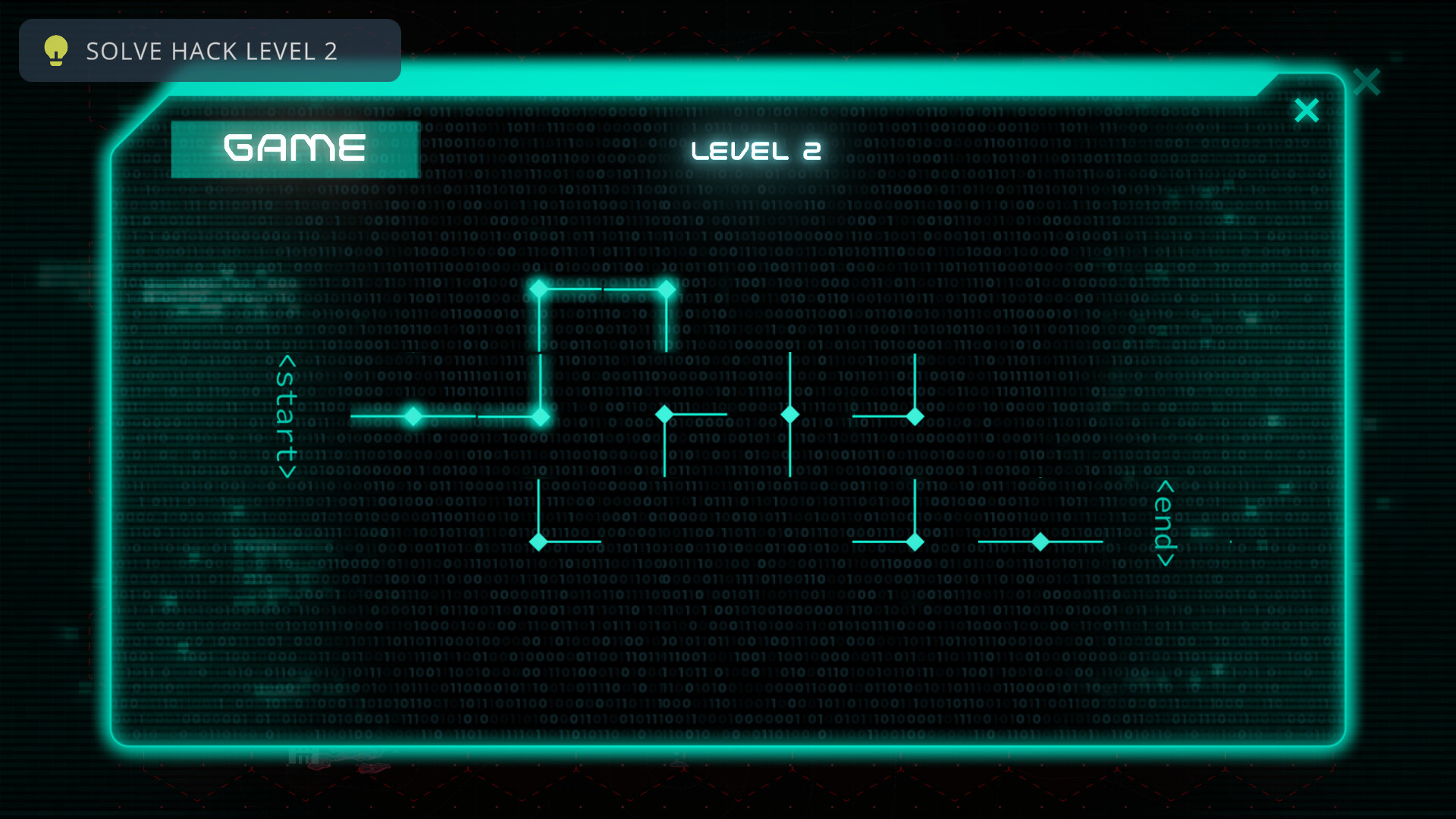Click the GAME header label
Screen dimensions: 1456x819
[295, 148]
